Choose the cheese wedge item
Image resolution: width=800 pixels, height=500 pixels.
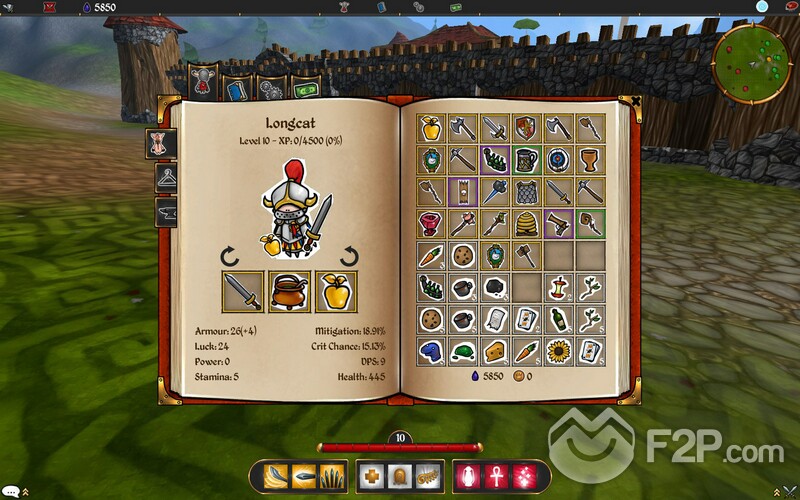click(494, 350)
